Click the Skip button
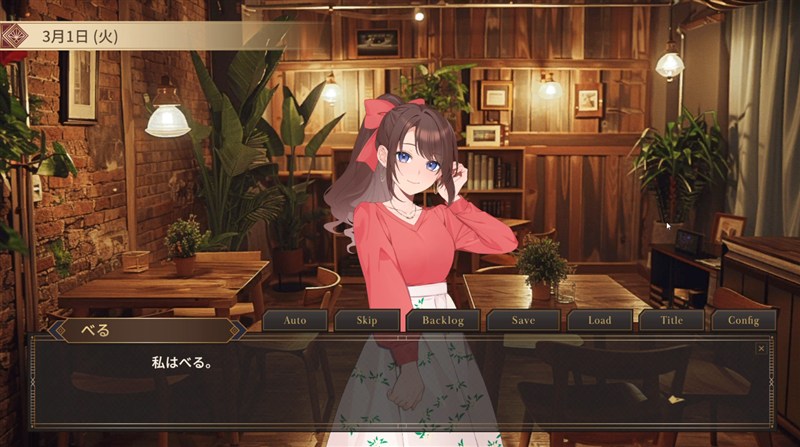The width and height of the screenshot is (800, 447). pyautogui.click(x=369, y=321)
